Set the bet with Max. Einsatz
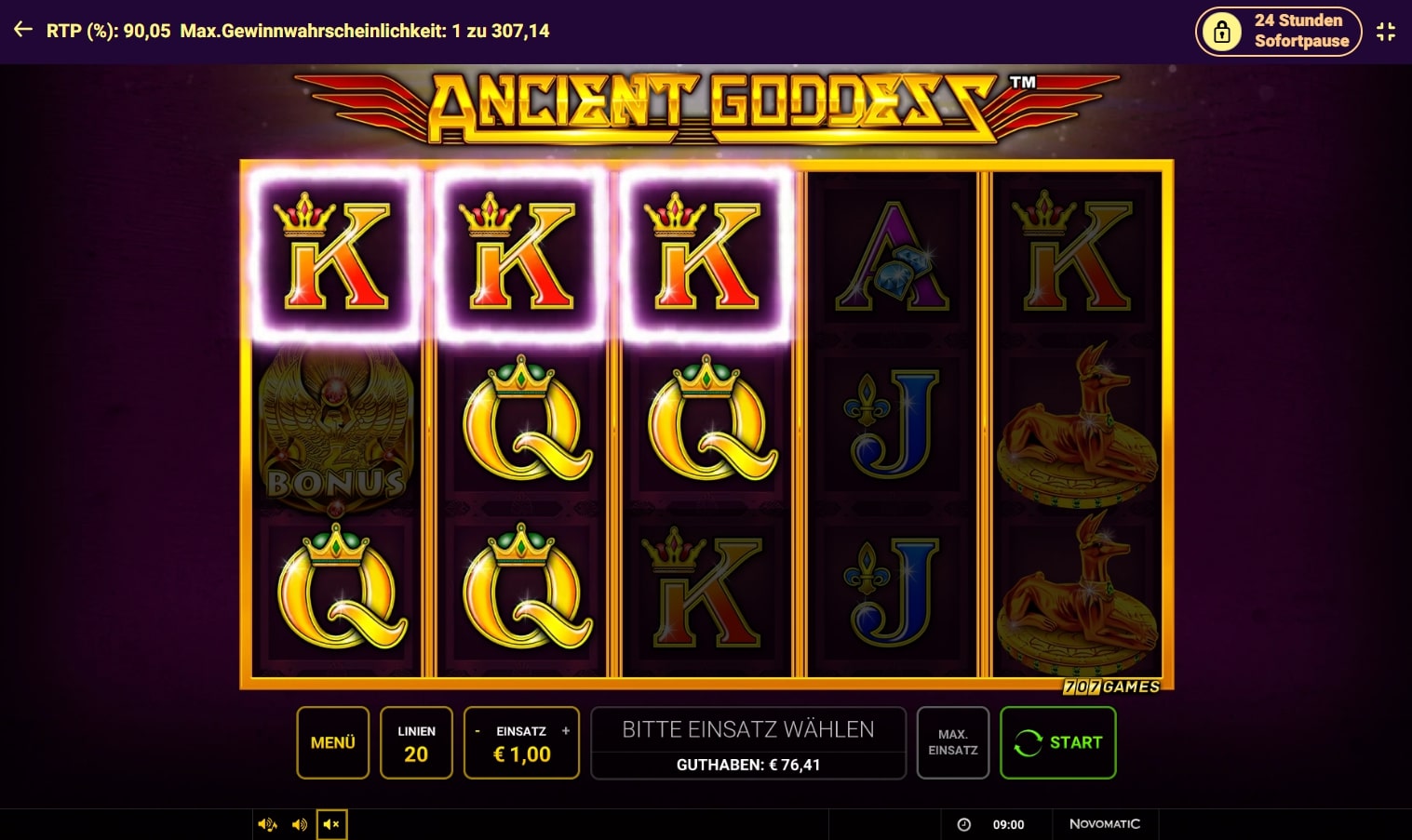This screenshot has width=1412, height=840. pyautogui.click(x=952, y=742)
